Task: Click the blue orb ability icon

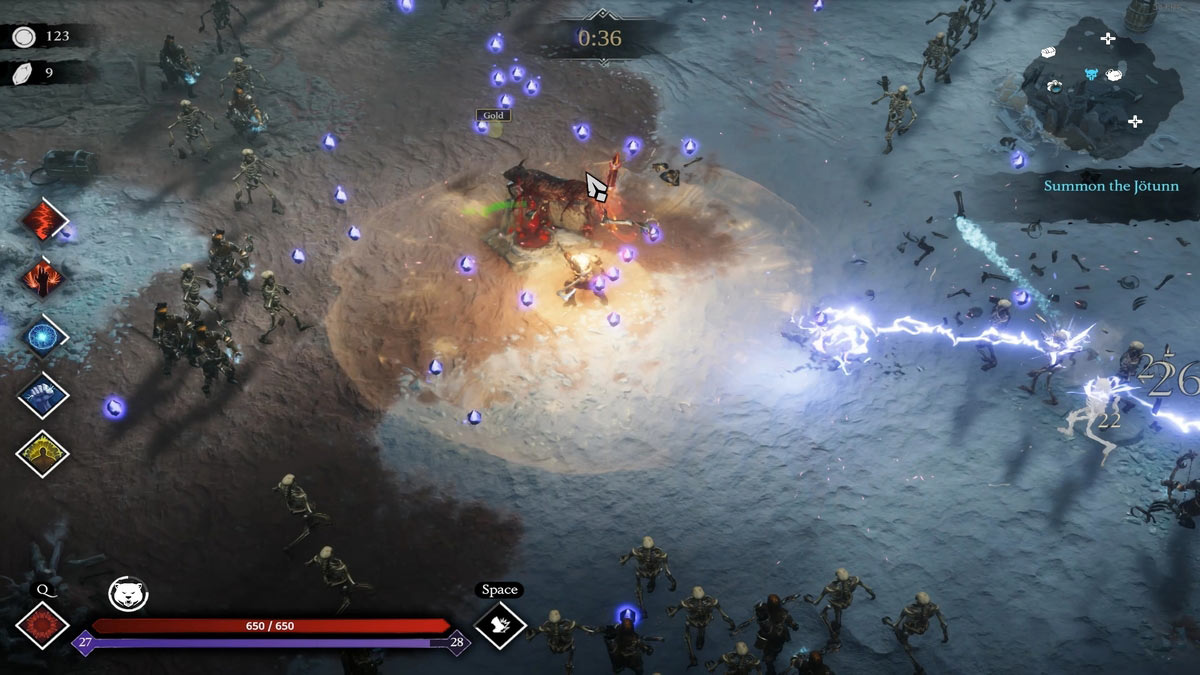Action: (x=42, y=336)
